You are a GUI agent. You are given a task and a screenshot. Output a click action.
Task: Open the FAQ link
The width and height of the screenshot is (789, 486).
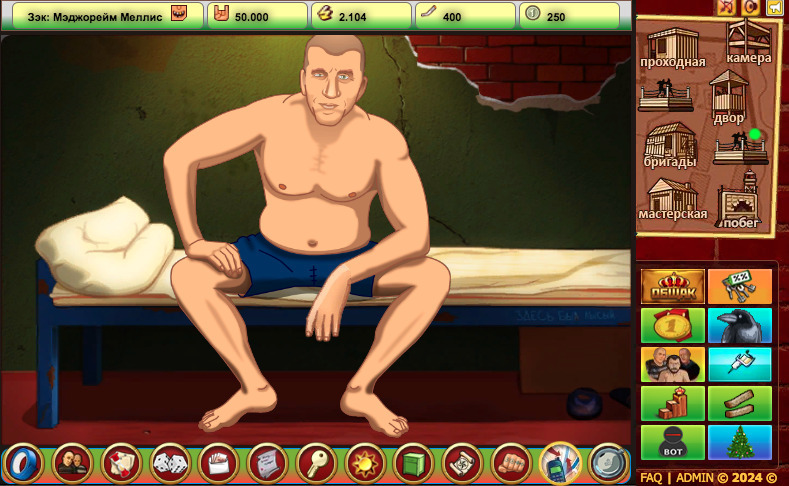651,478
